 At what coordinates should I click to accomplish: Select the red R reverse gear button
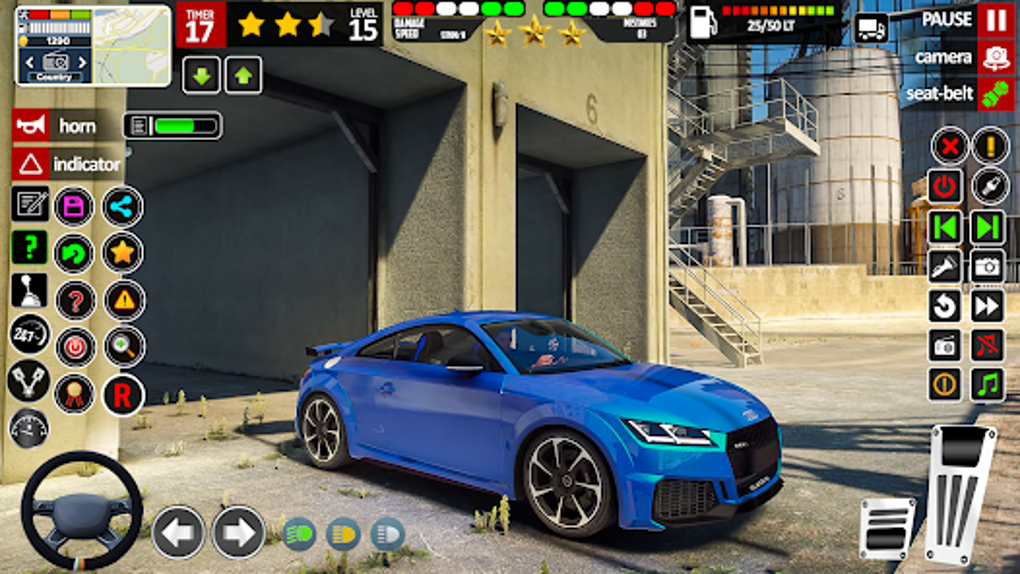[x=122, y=394]
